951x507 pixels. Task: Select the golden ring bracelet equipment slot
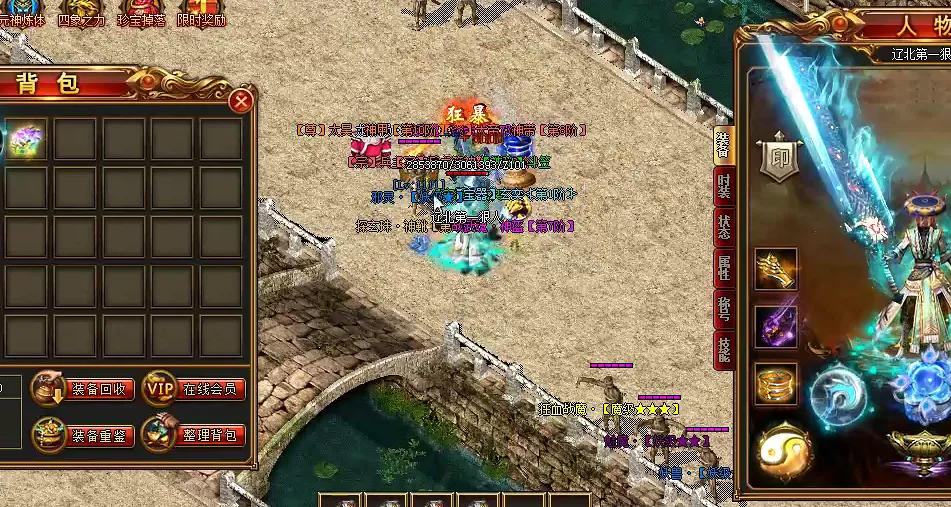point(776,384)
